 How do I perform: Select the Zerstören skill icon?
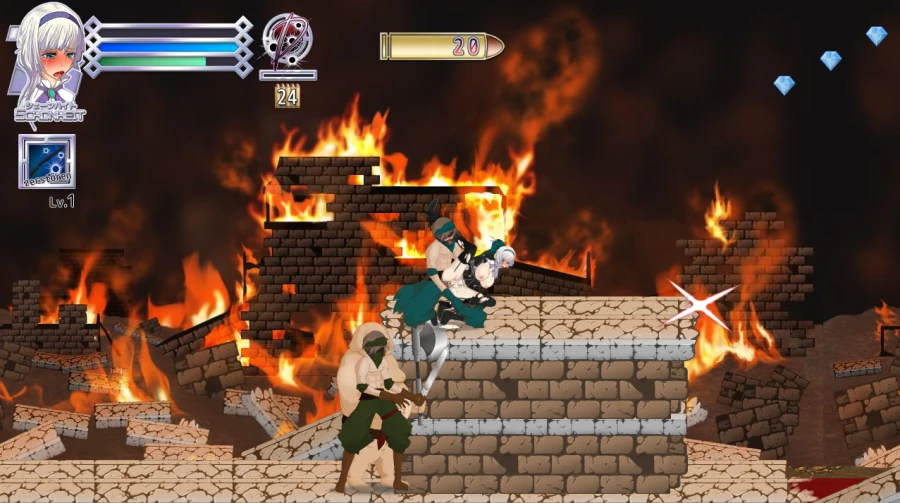click(46, 161)
